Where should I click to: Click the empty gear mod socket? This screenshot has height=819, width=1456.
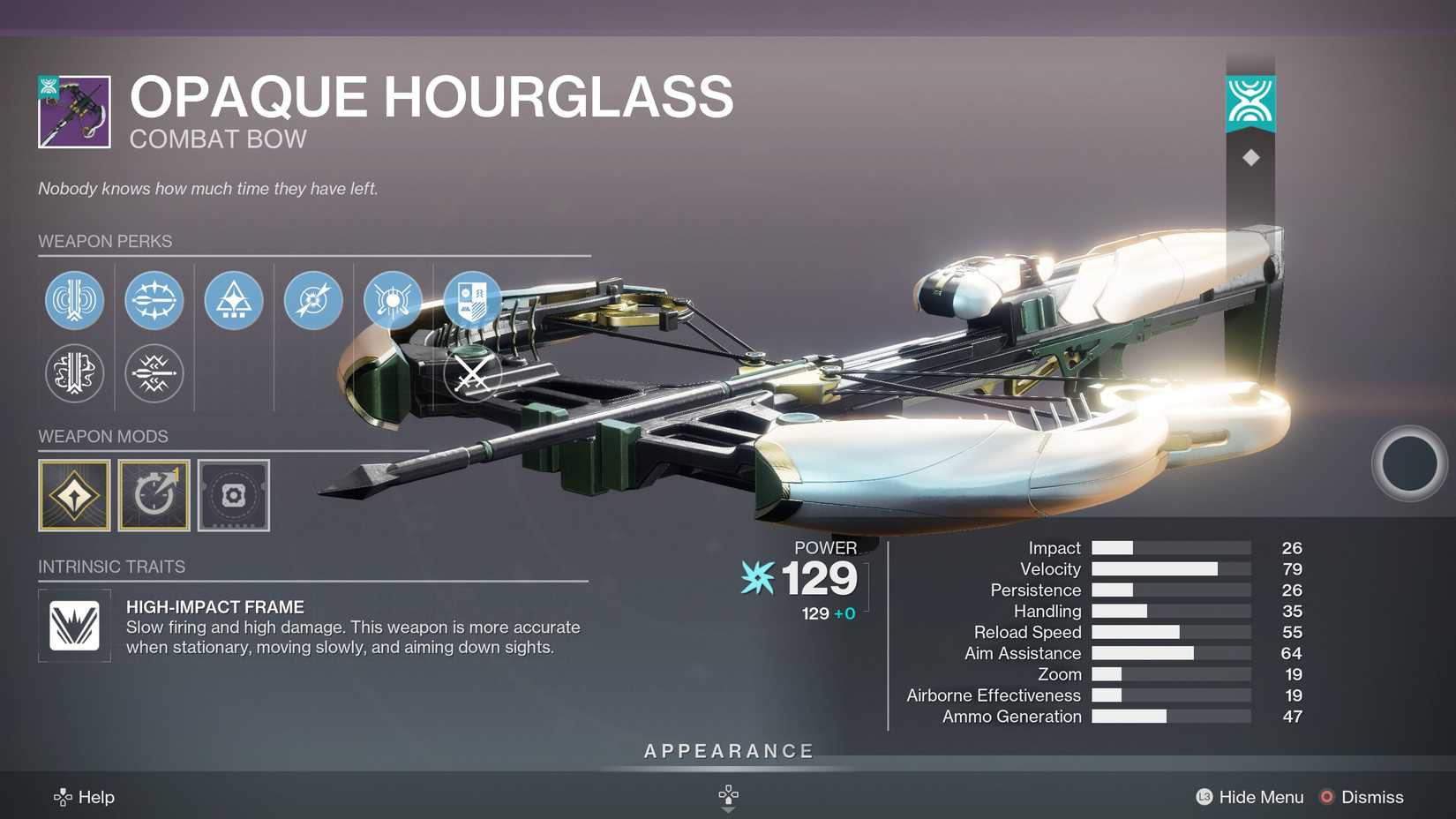click(233, 495)
